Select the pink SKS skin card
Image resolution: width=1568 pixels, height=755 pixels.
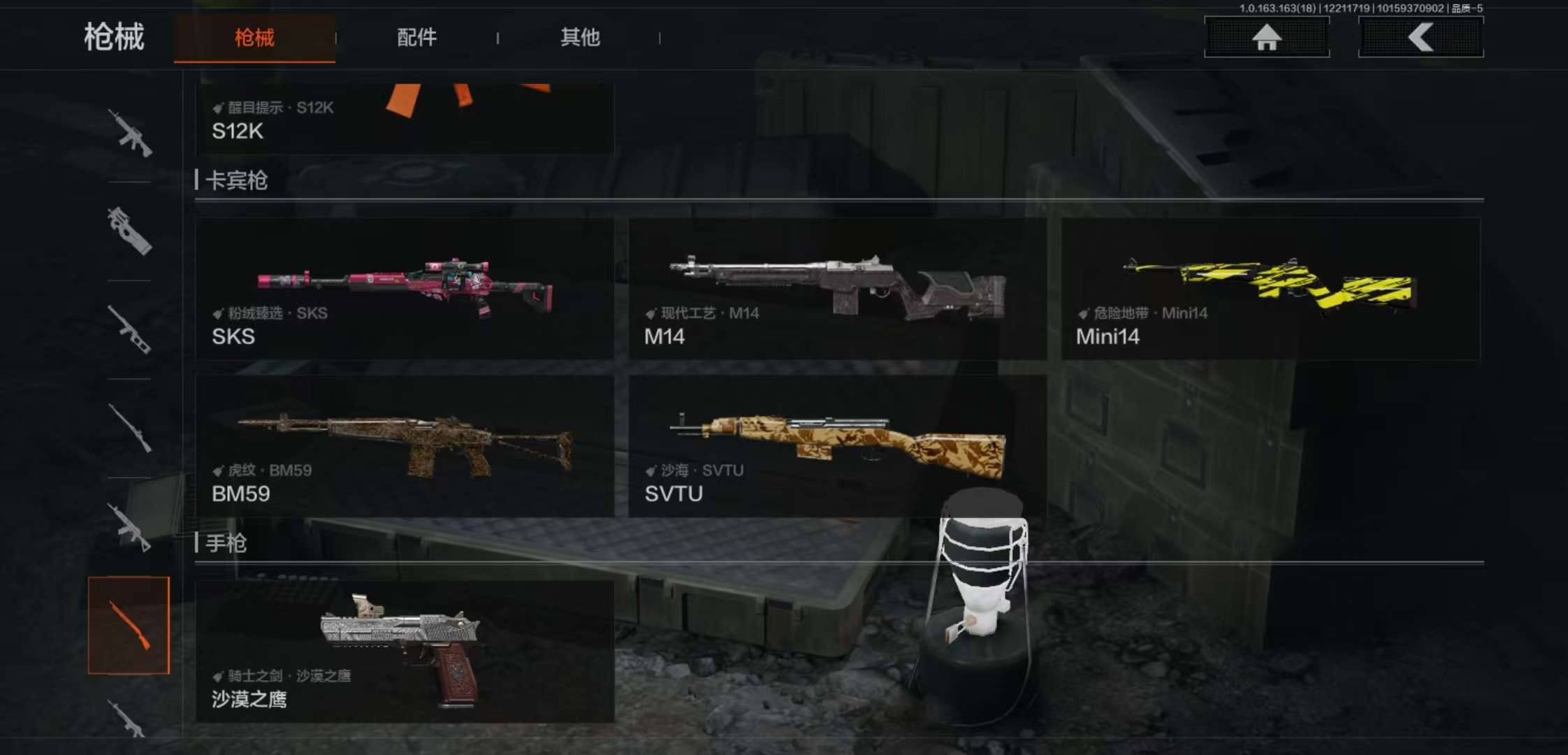click(405, 289)
